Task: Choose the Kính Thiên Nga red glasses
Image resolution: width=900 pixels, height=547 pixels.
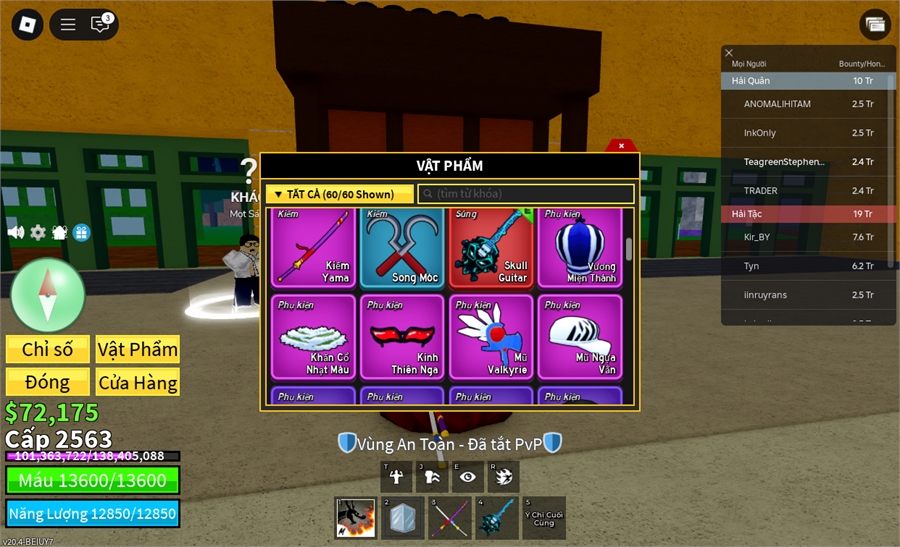Action: [403, 337]
